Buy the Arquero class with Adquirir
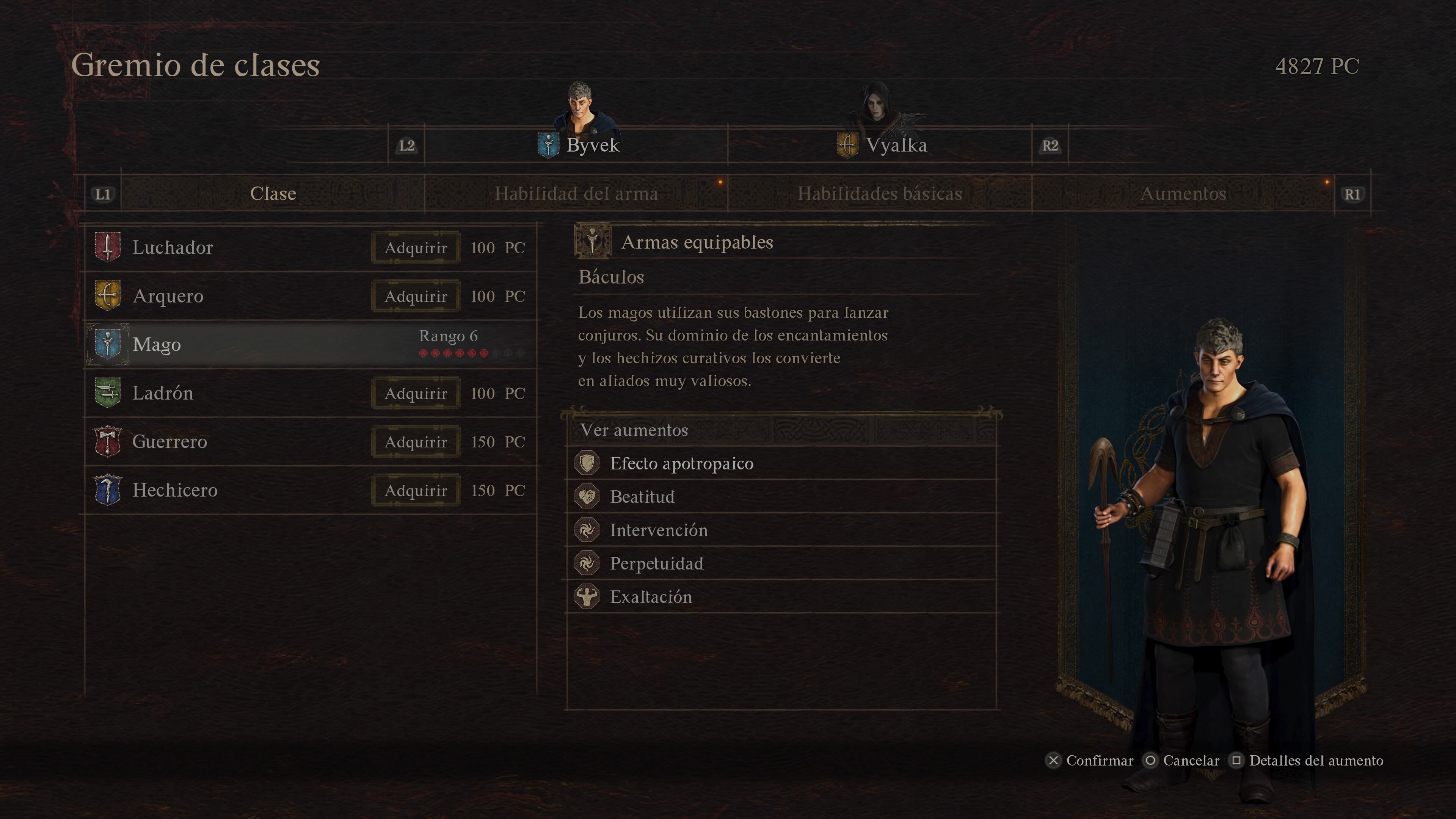The image size is (1456, 819). coord(416,296)
